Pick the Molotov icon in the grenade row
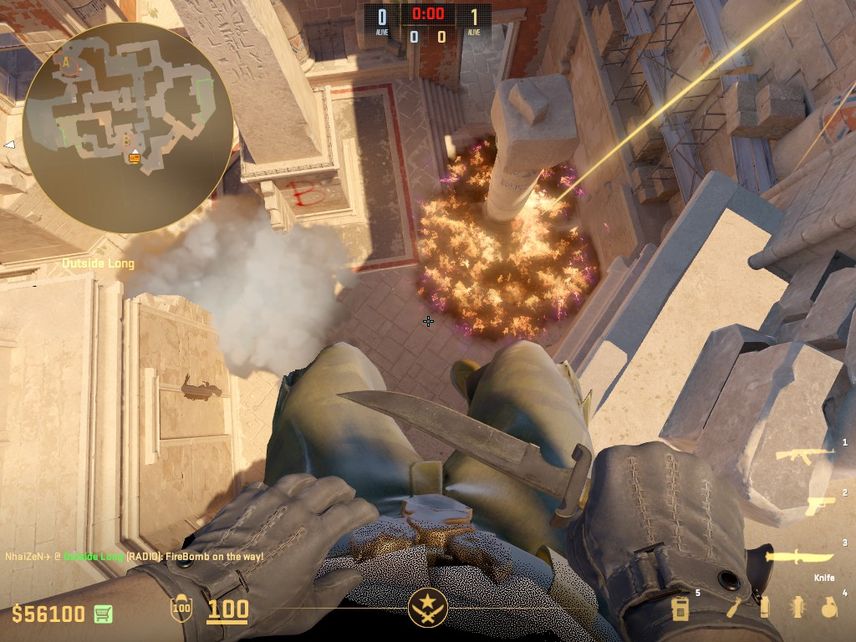856x642 pixels. coord(733,607)
